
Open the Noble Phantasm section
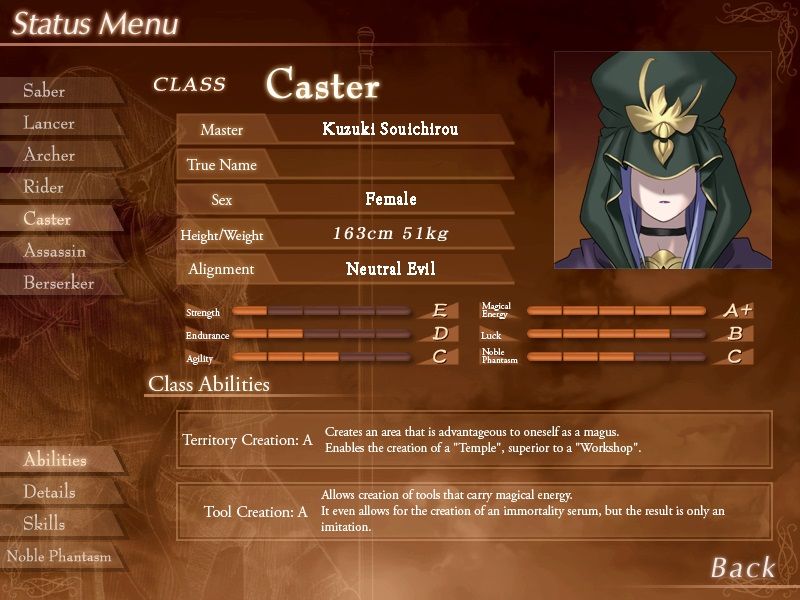59,556
